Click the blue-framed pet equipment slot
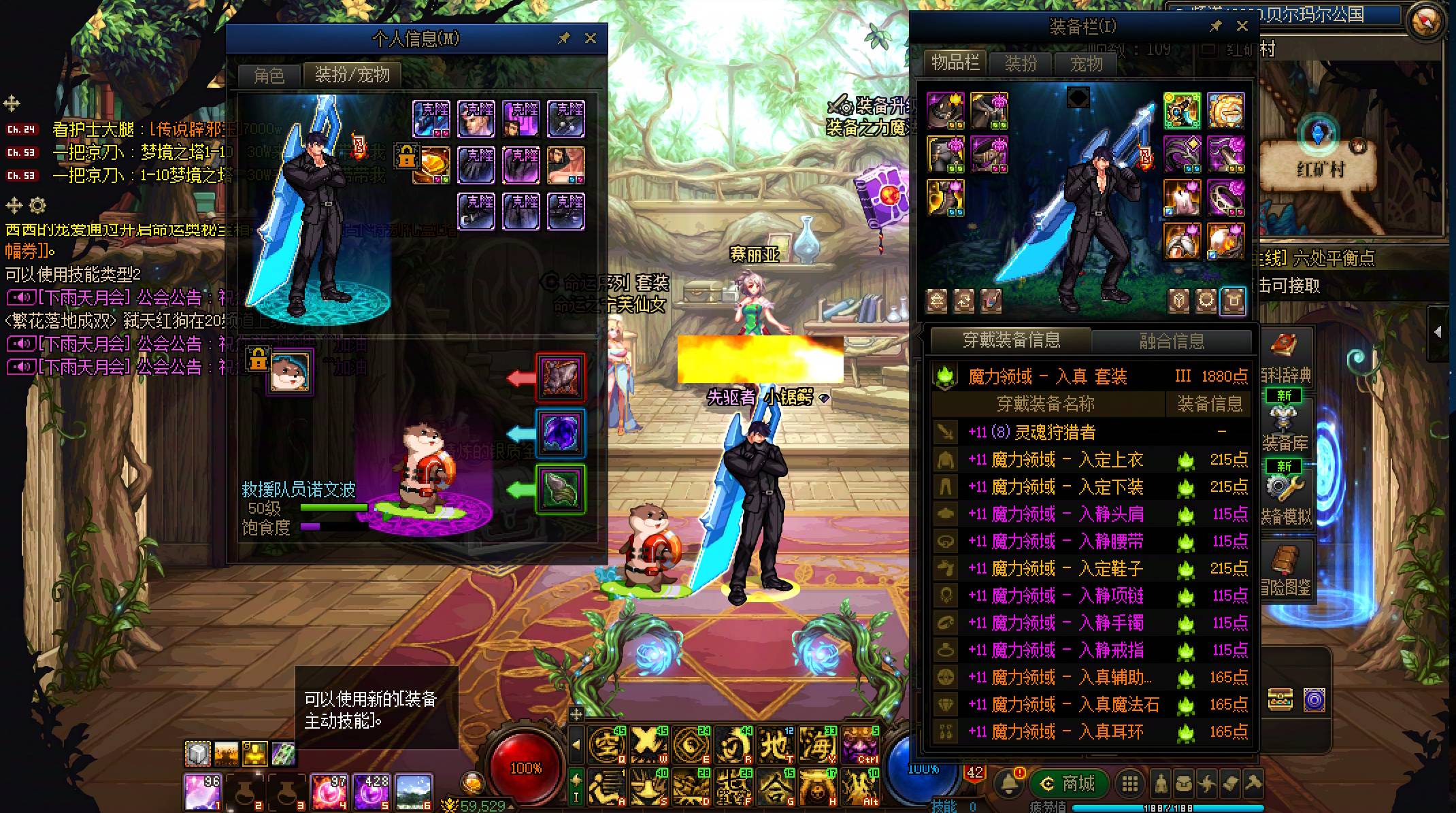Image resolution: width=1456 pixels, height=813 pixels. click(560, 432)
